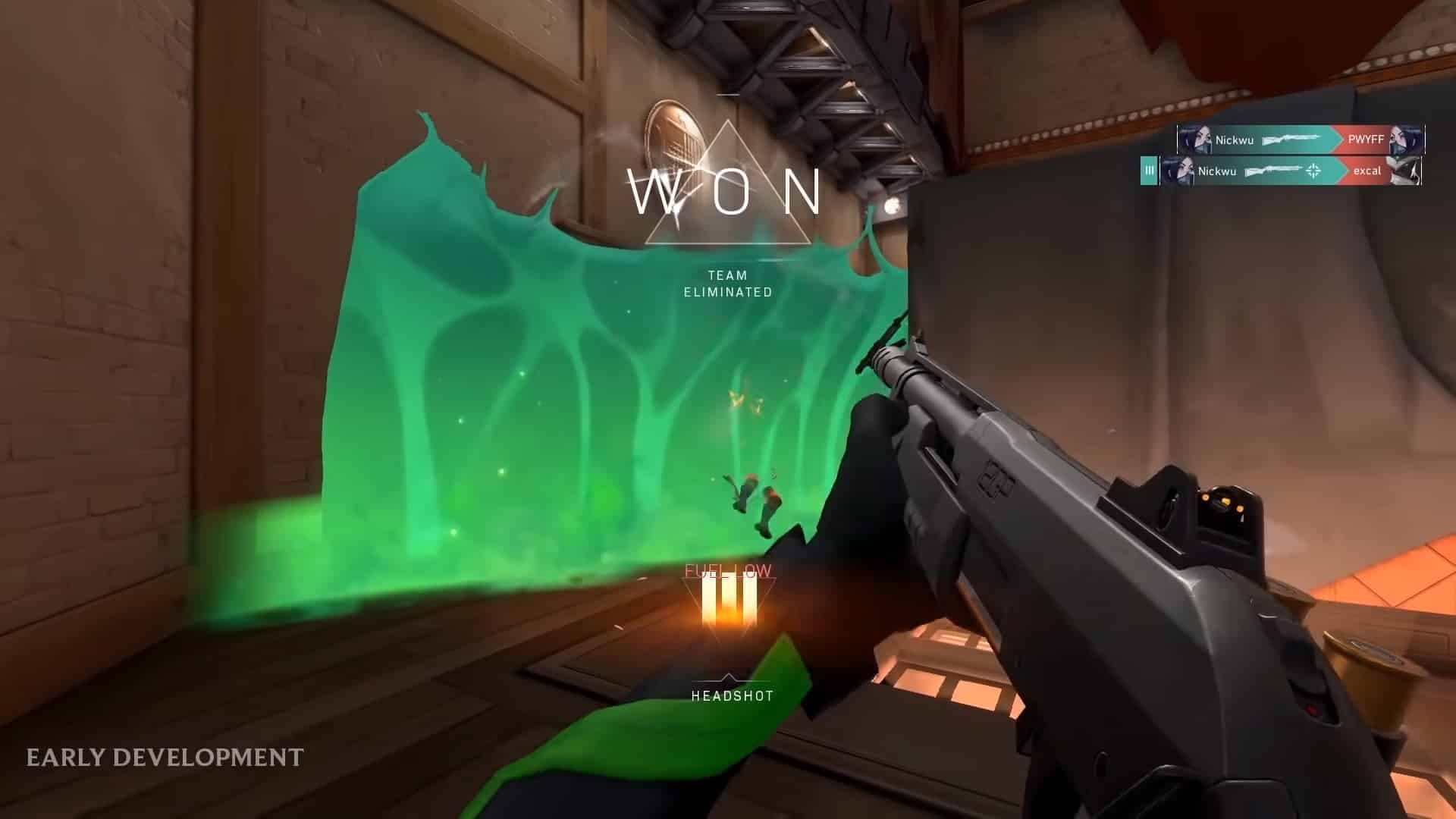Click the dash marker above the WON triangle
1456x819 pixels.
pos(730,94)
